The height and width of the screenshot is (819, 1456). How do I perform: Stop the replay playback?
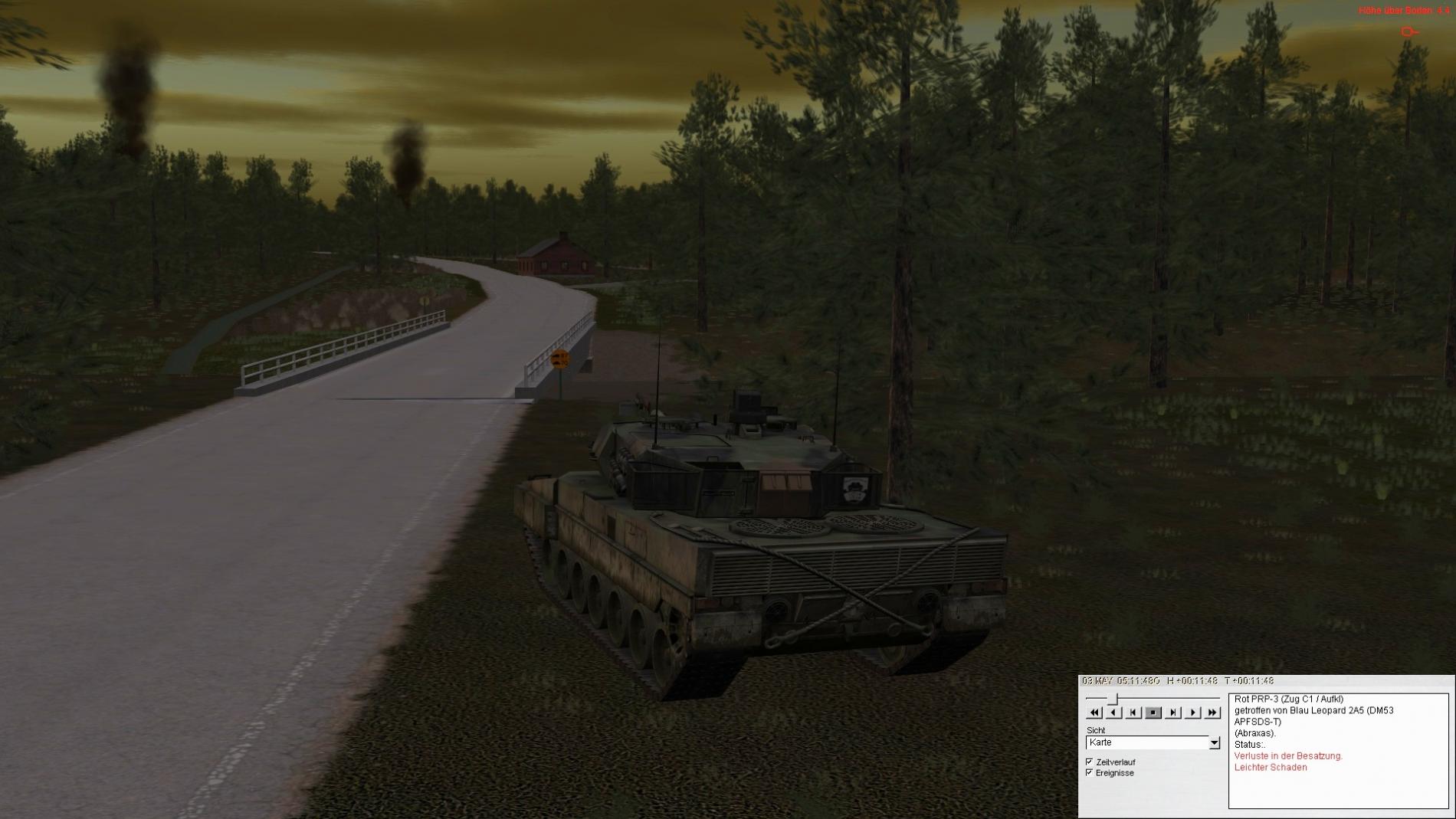tap(1153, 713)
